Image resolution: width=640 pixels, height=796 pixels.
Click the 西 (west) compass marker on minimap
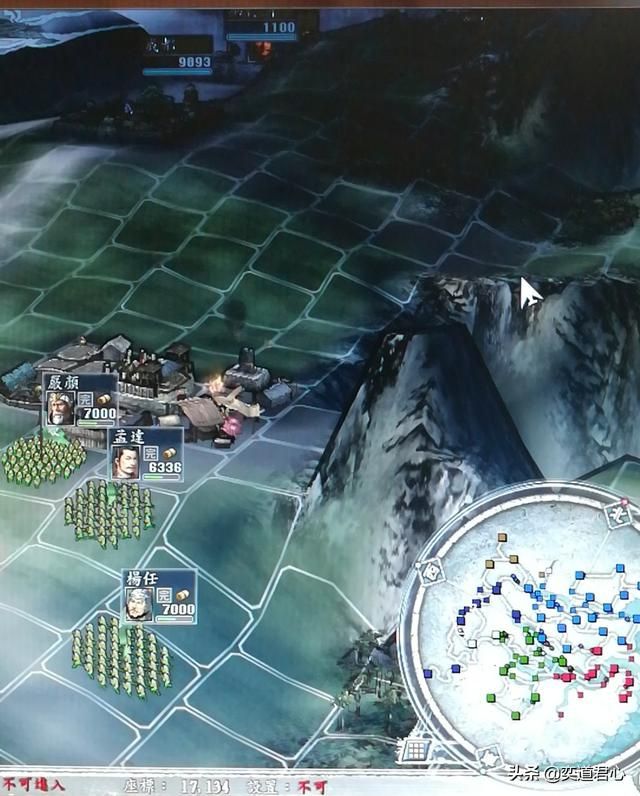click(x=432, y=571)
